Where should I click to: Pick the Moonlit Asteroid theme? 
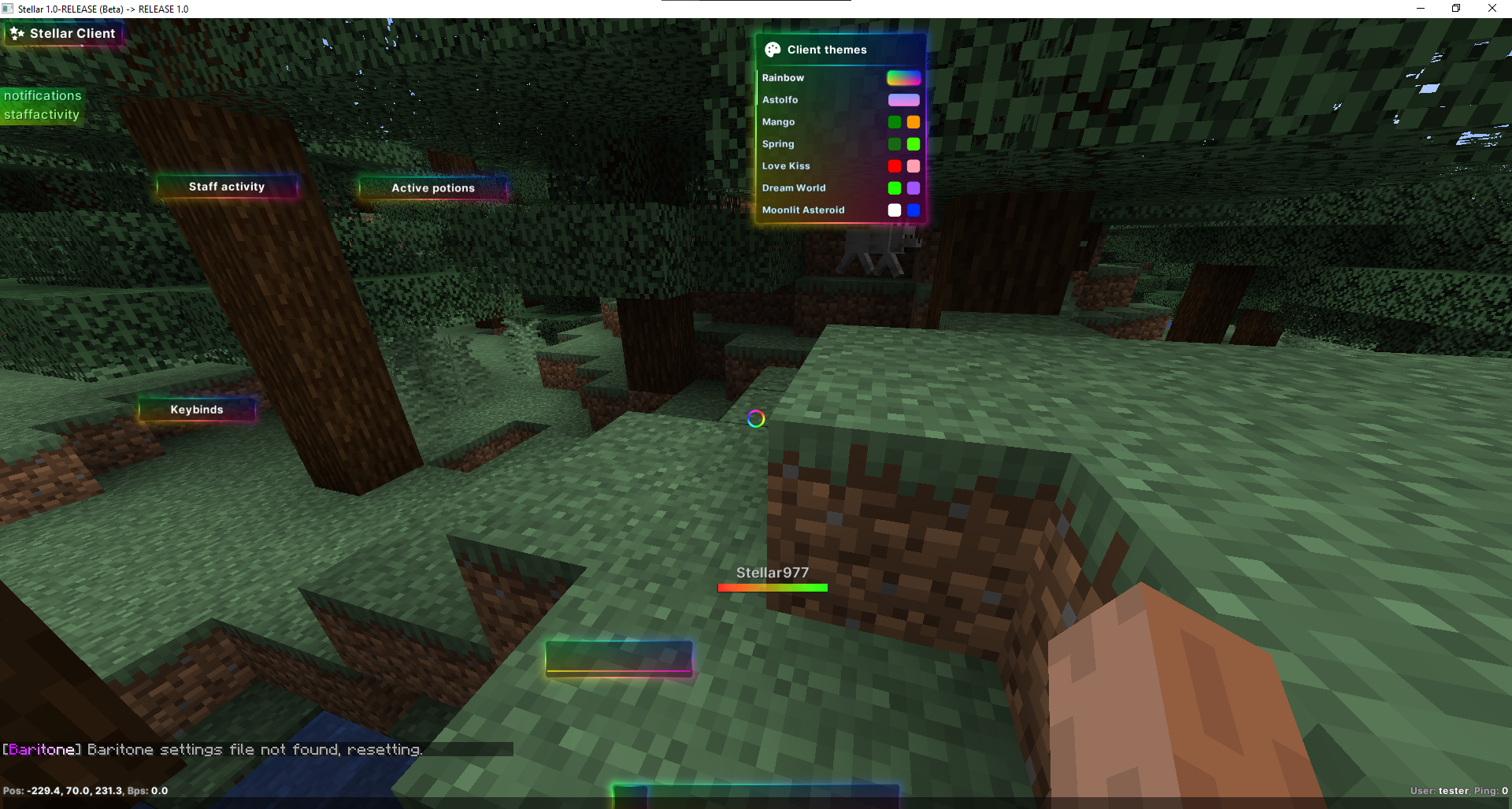[803, 210]
